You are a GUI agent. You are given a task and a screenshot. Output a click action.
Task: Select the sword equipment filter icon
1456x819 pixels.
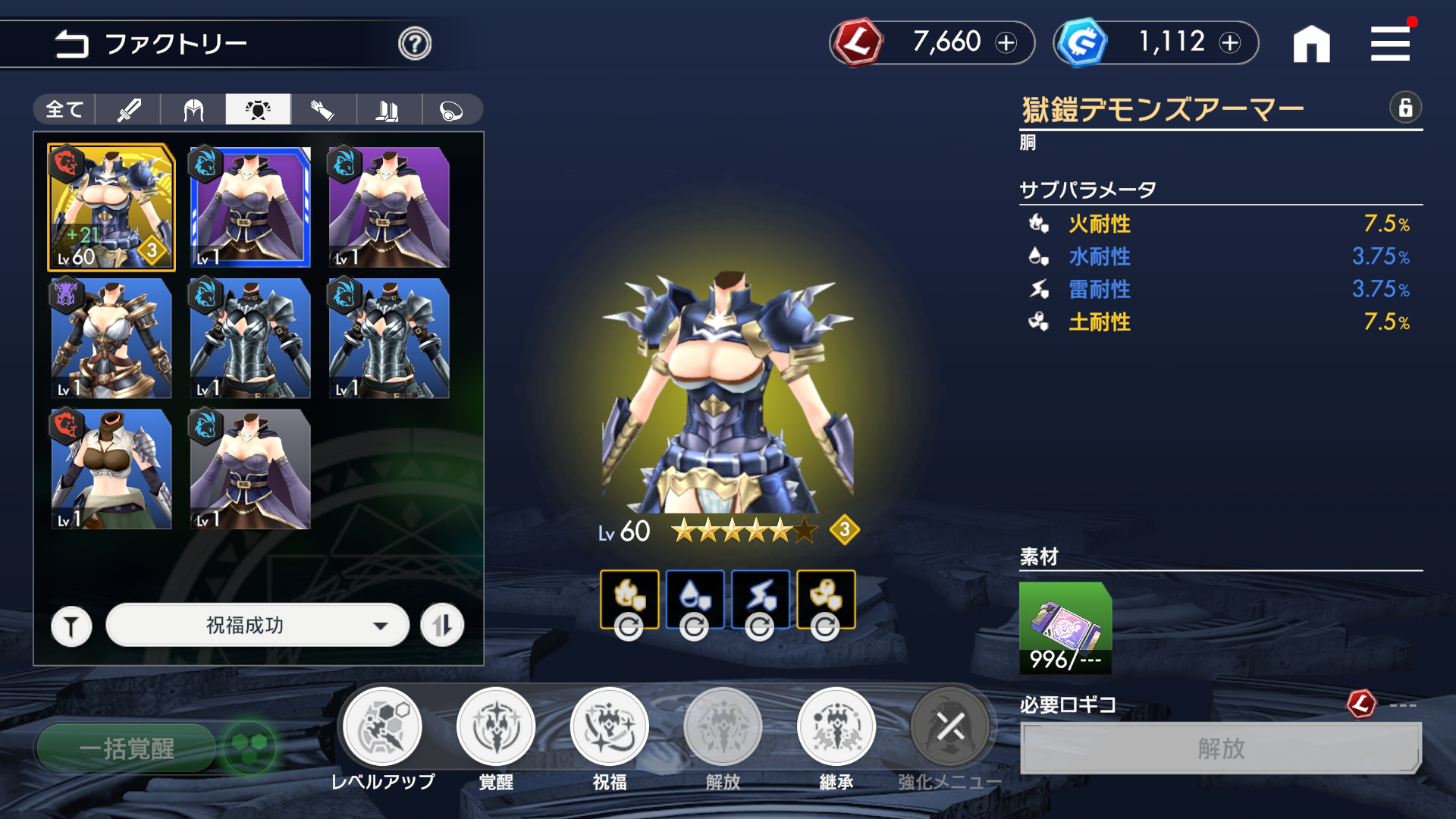[x=129, y=109]
